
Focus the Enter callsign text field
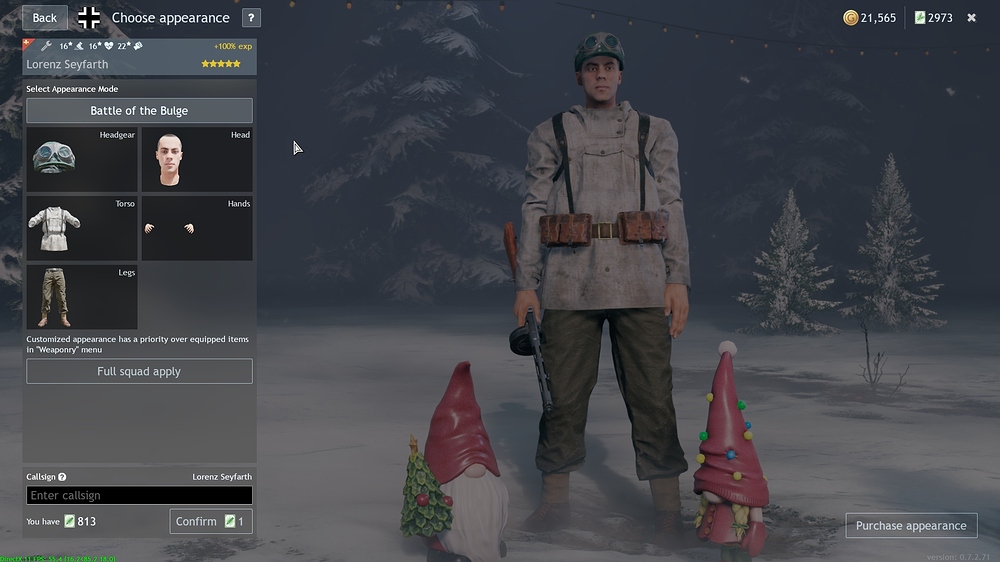[139, 496]
